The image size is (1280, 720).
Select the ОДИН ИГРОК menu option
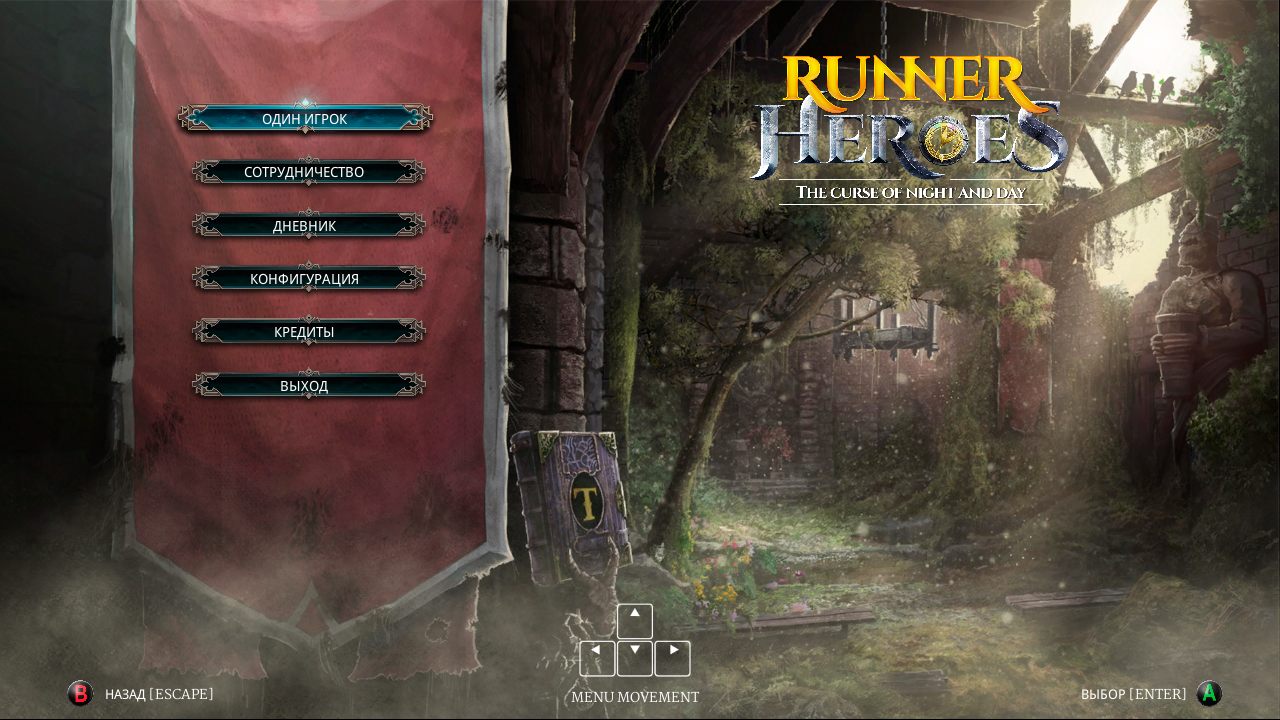tap(305, 119)
